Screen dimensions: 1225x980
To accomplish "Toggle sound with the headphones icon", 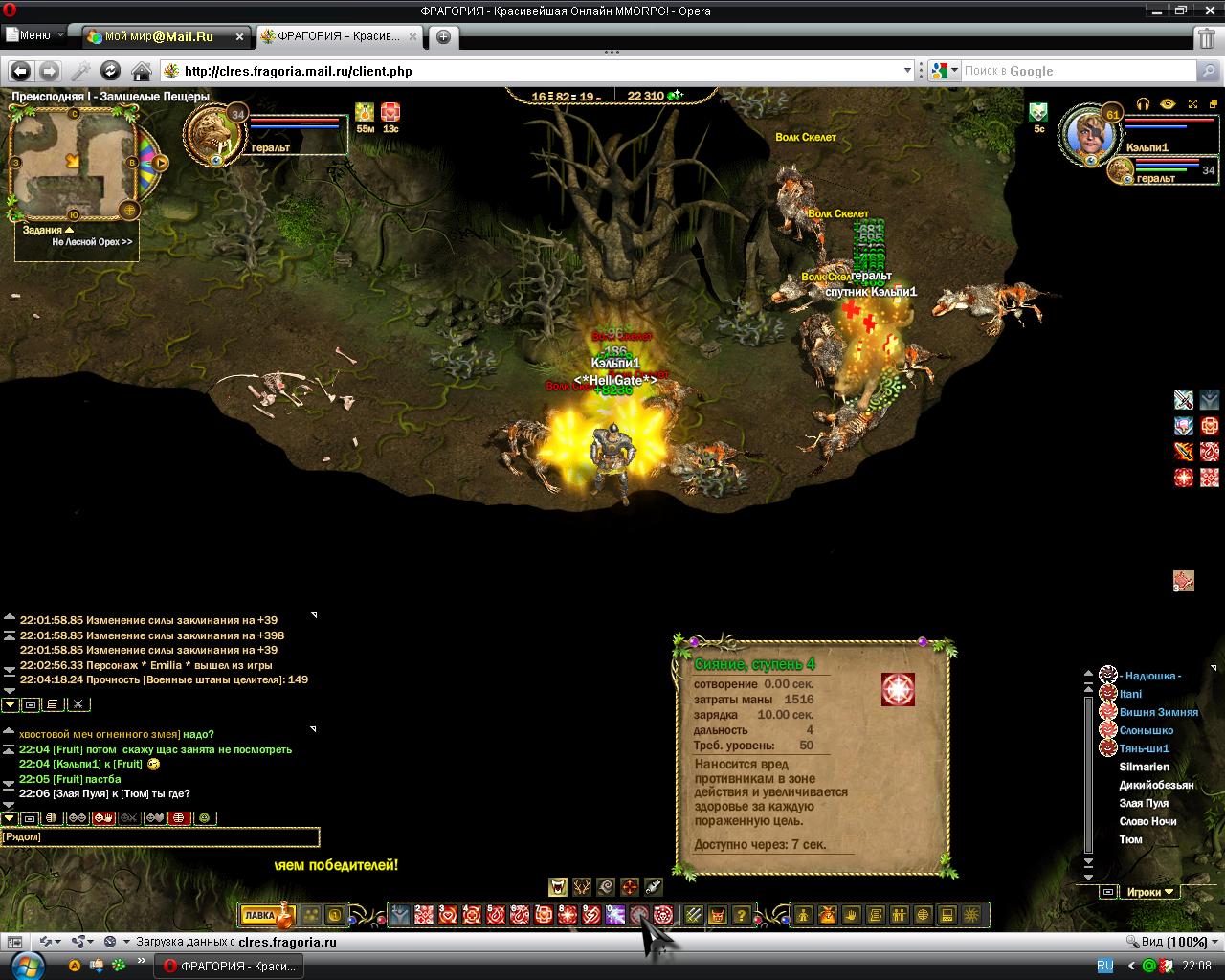I will pyautogui.click(x=1143, y=103).
